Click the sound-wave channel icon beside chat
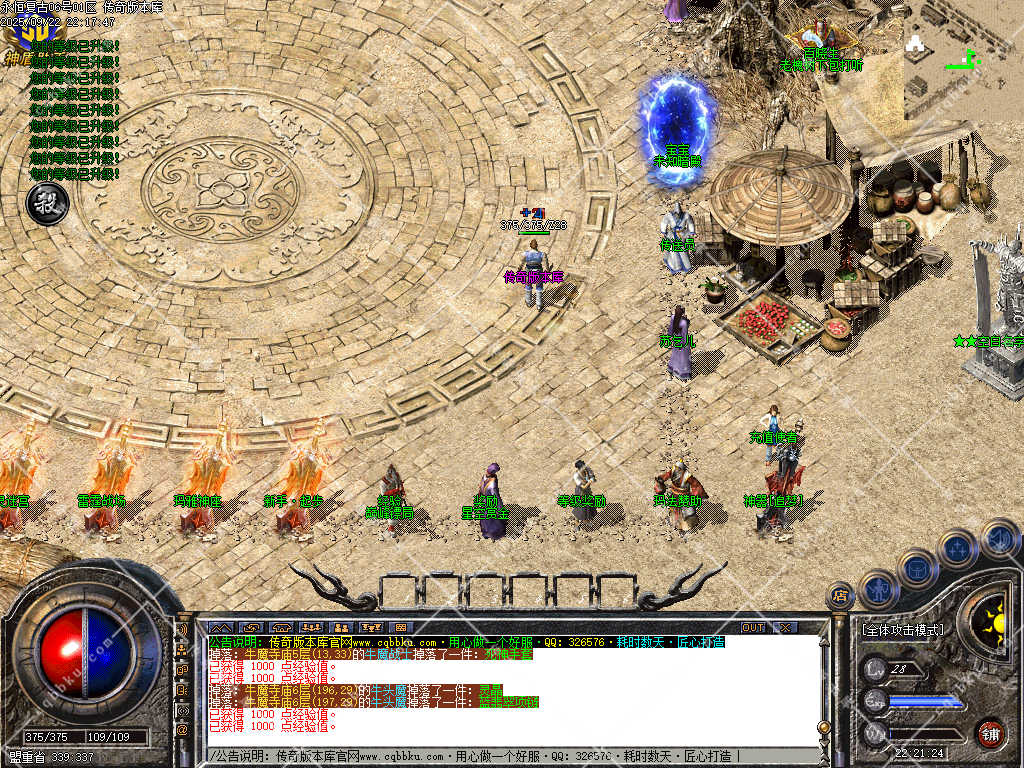Viewport: 1024px width, 768px height. tap(183, 631)
